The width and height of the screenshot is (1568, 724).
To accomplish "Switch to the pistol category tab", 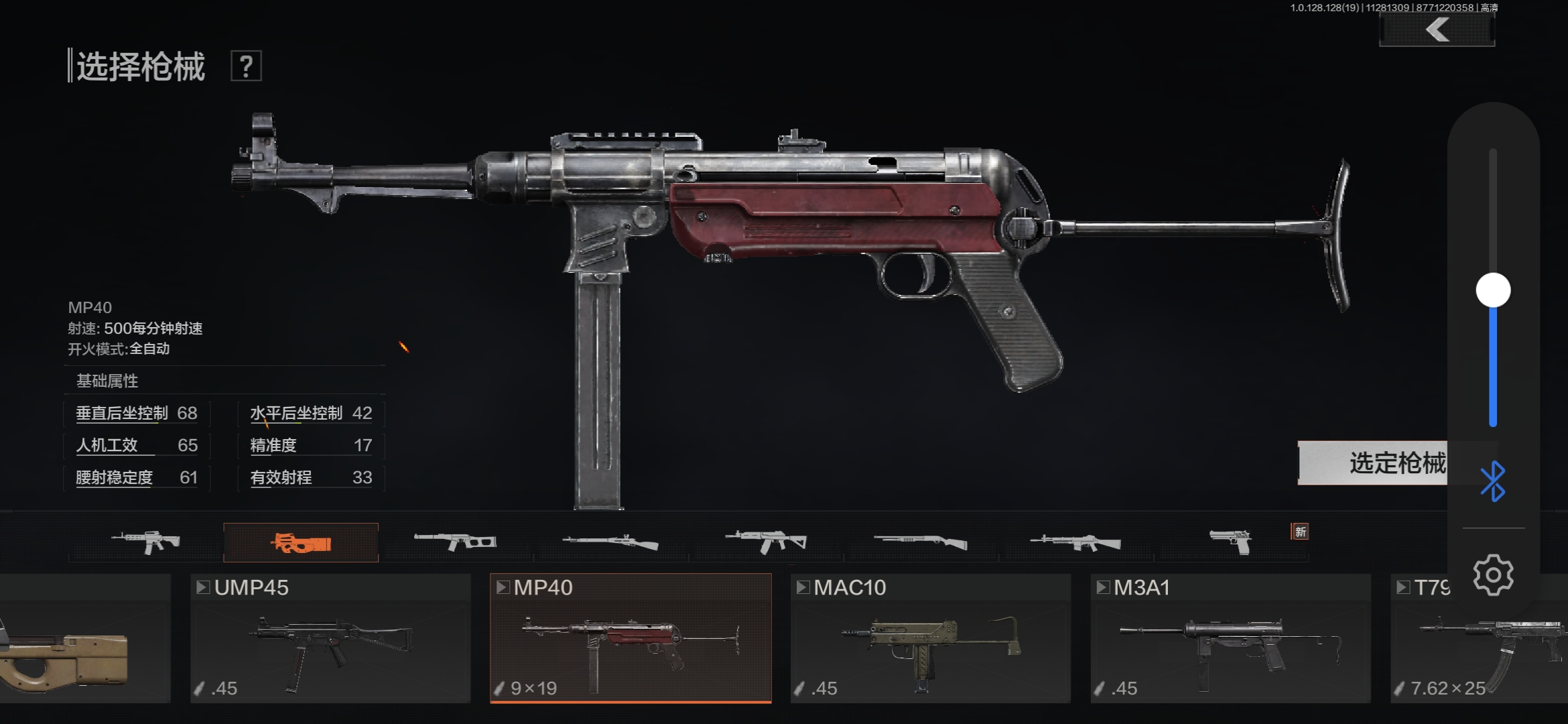I will pos(1231,542).
